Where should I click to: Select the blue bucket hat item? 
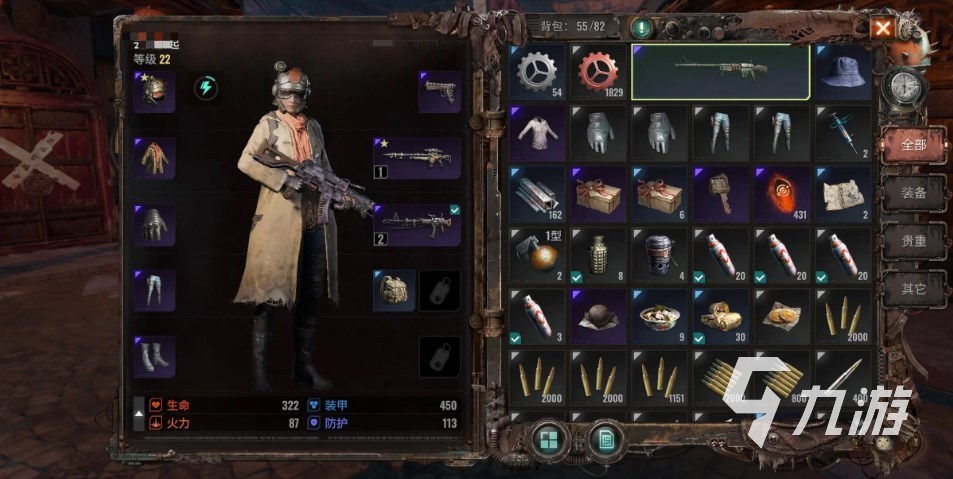[x=843, y=72]
